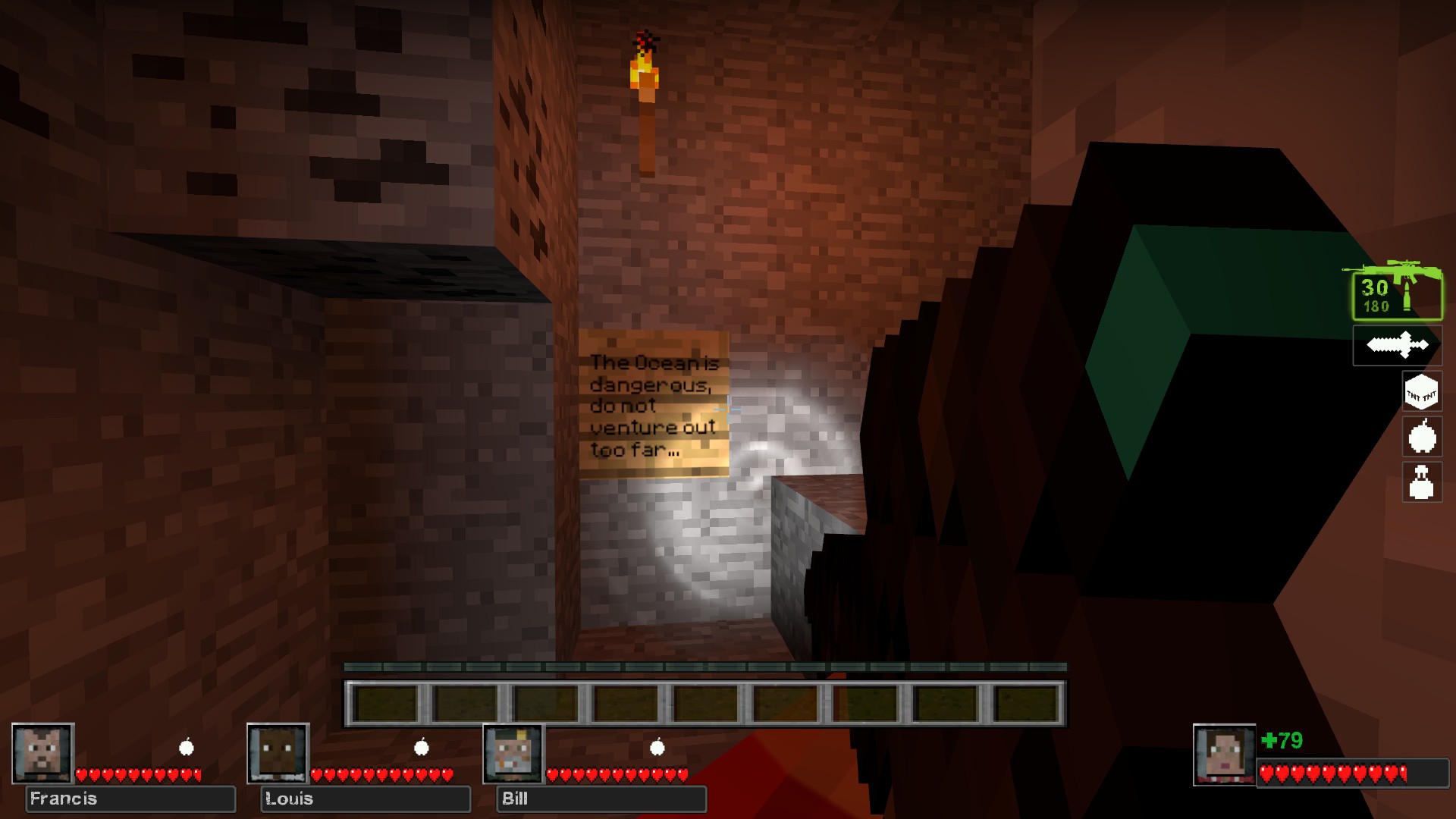Click Francis's teammate portrait
The image size is (1456, 819).
tap(42, 753)
